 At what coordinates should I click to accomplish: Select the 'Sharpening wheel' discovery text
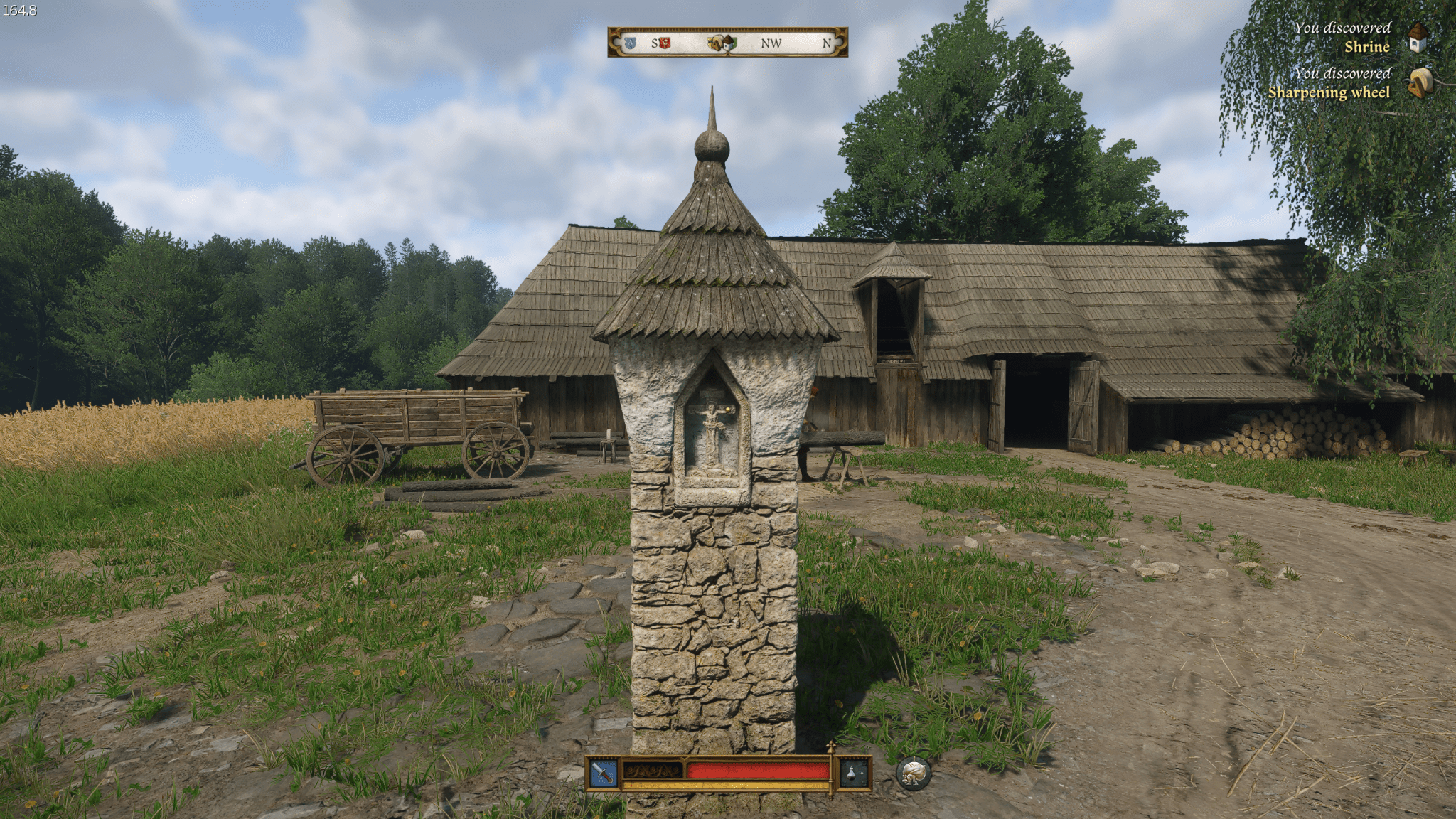pos(1329,92)
